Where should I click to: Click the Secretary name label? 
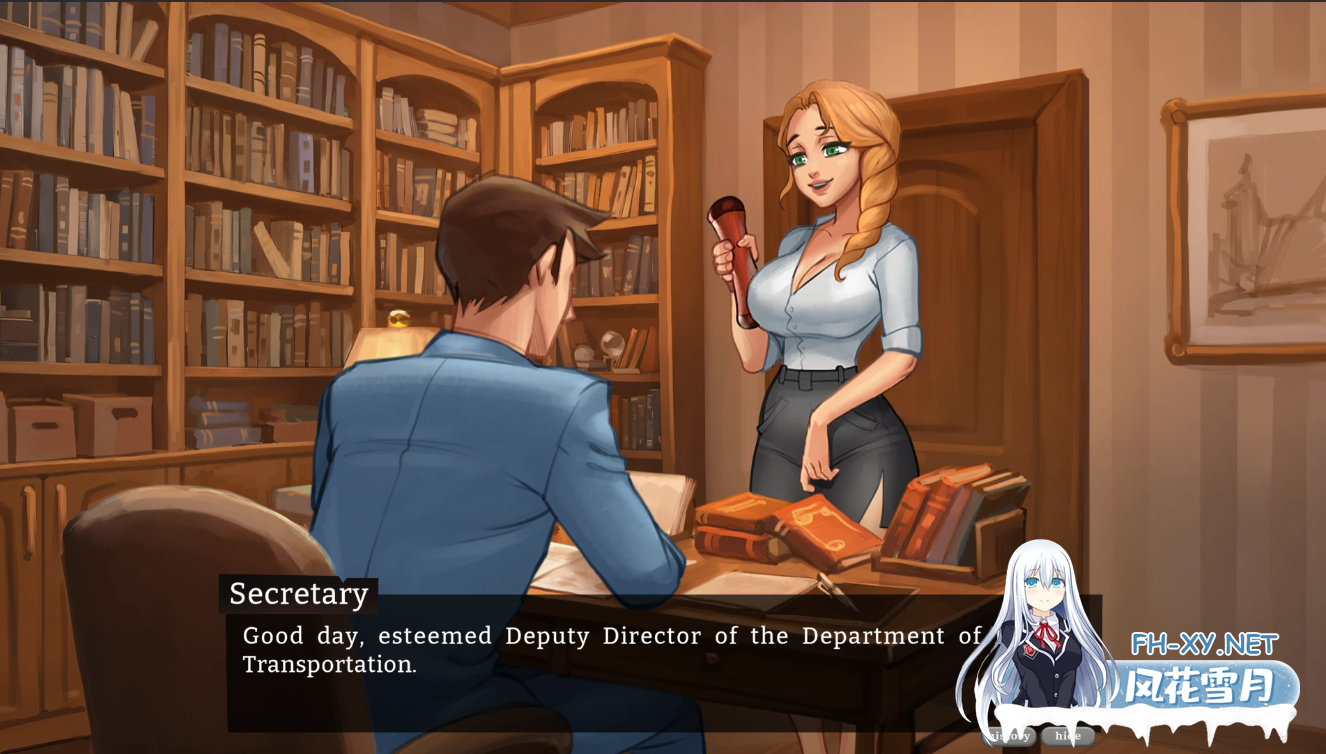tap(297, 595)
